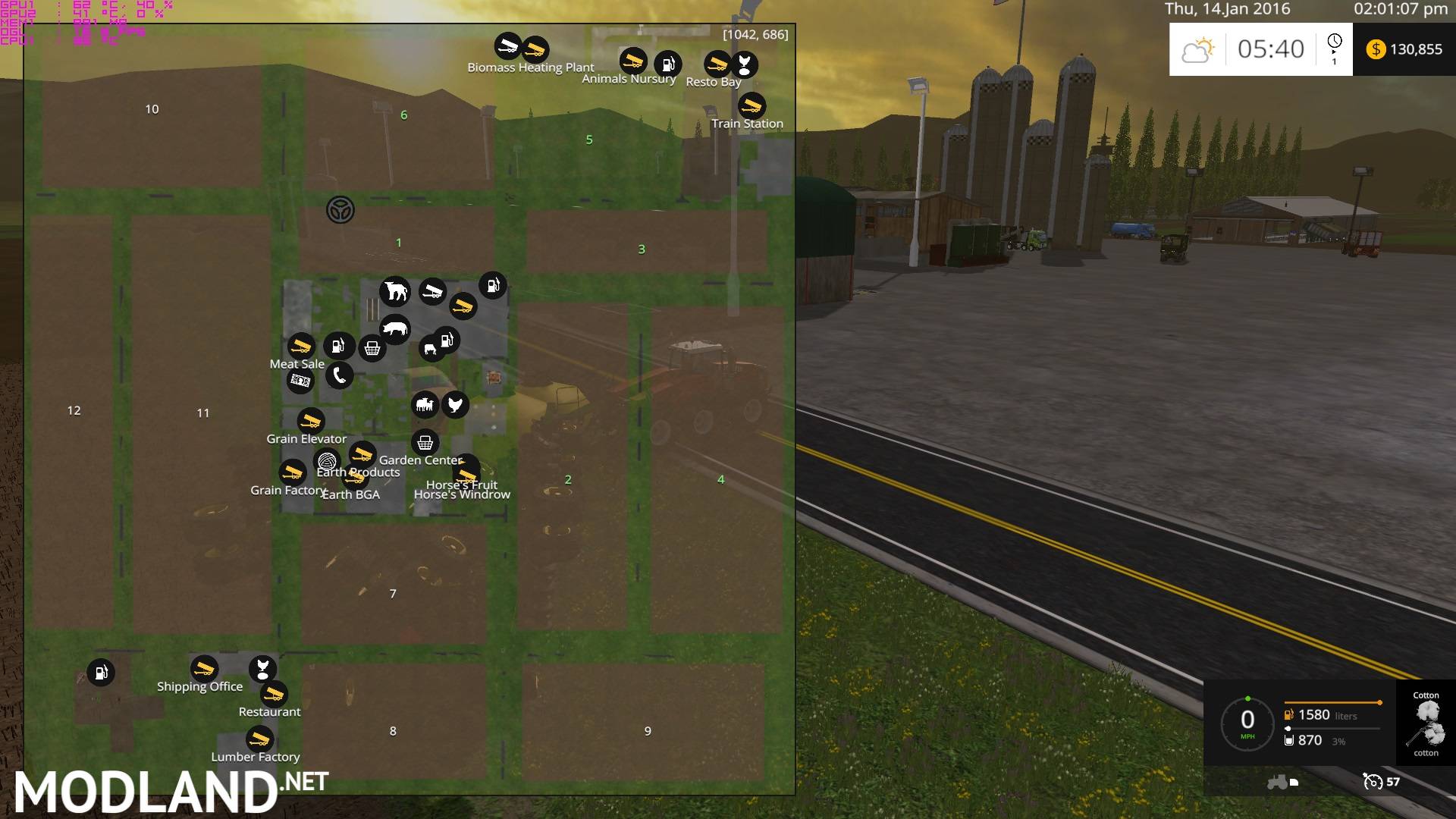This screenshot has width=1456, height=819.
Task: Click the Garden Center shopping basket icon
Action: (425, 442)
